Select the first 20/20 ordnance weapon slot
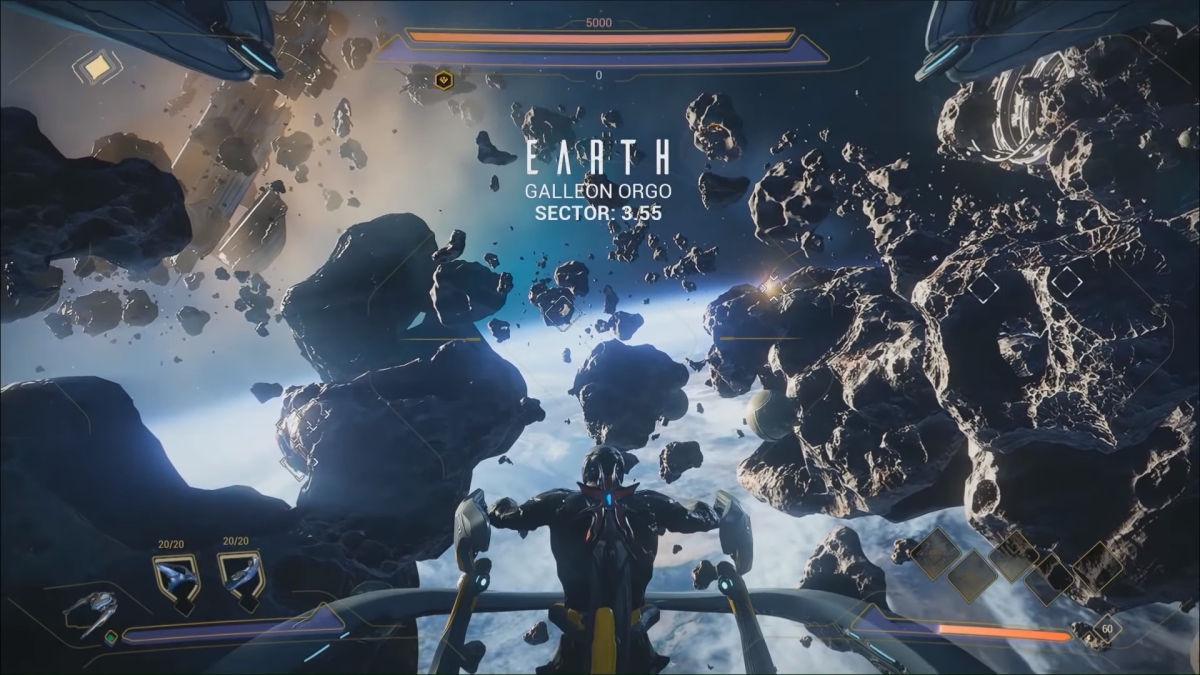This screenshot has width=1200, height=675. pos(175,577)
